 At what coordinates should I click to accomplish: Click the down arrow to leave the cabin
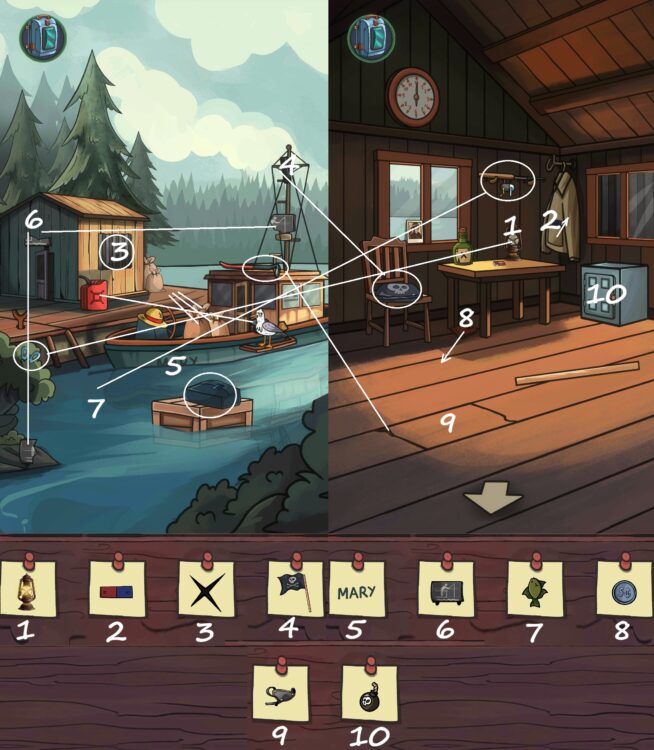click(x=493, y=498)
